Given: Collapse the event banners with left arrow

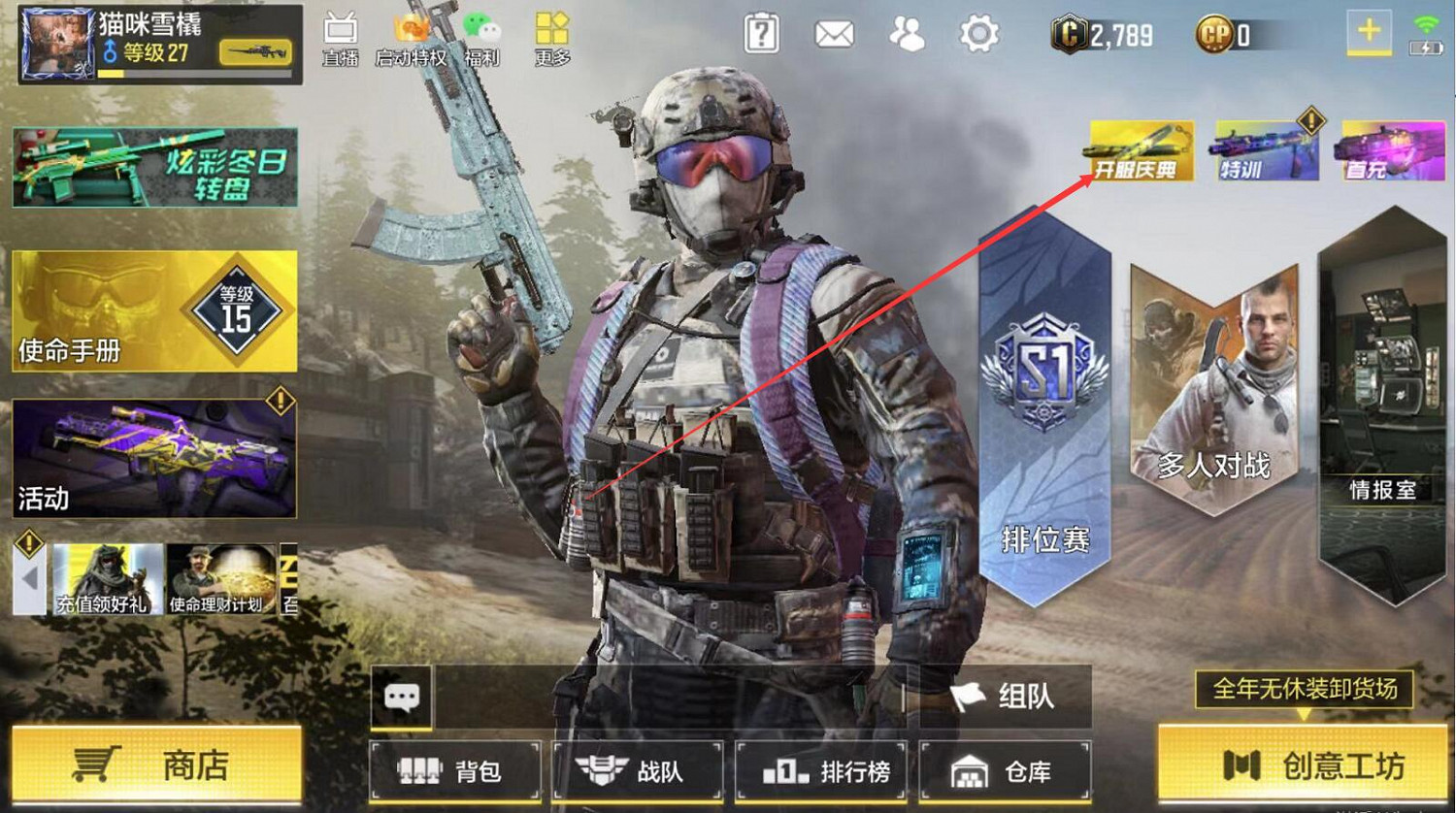Looking at the screenshot, I should 27,579.
